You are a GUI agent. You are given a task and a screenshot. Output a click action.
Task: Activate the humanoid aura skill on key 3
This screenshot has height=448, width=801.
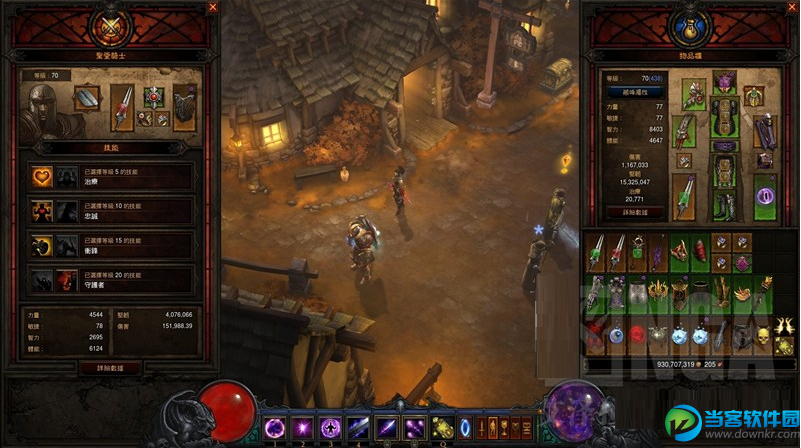coord(330,427)
